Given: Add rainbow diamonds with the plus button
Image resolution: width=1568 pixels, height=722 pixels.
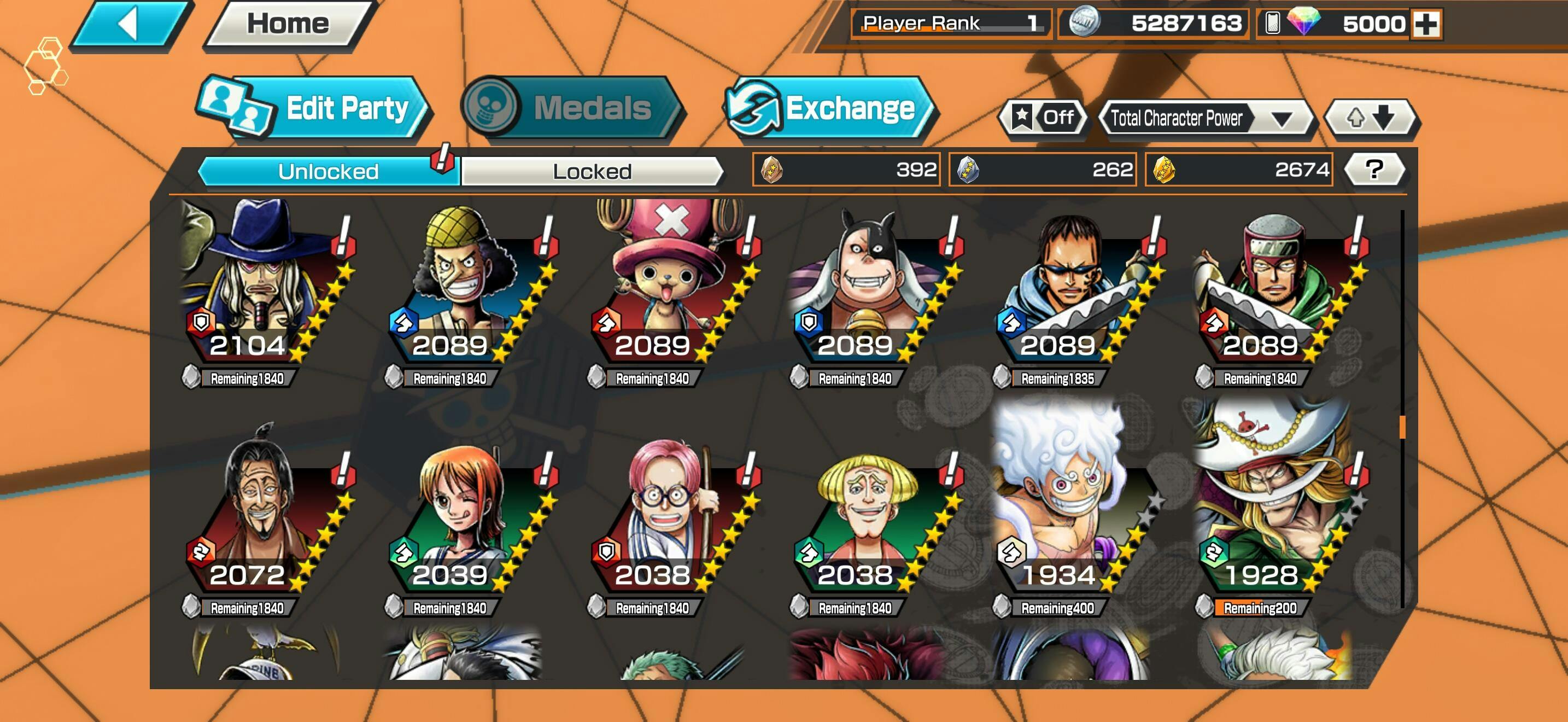Looking at the screenshot, I should point(1425,25).
